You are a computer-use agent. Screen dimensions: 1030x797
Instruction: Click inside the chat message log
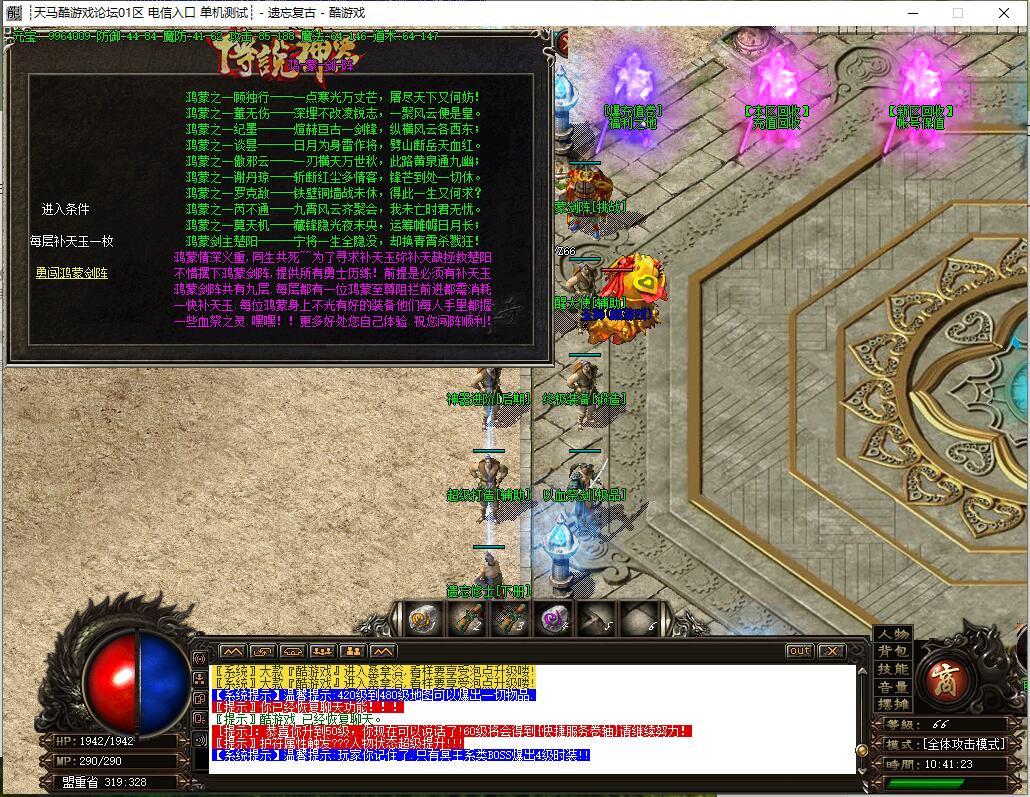(x=530, y=717)
